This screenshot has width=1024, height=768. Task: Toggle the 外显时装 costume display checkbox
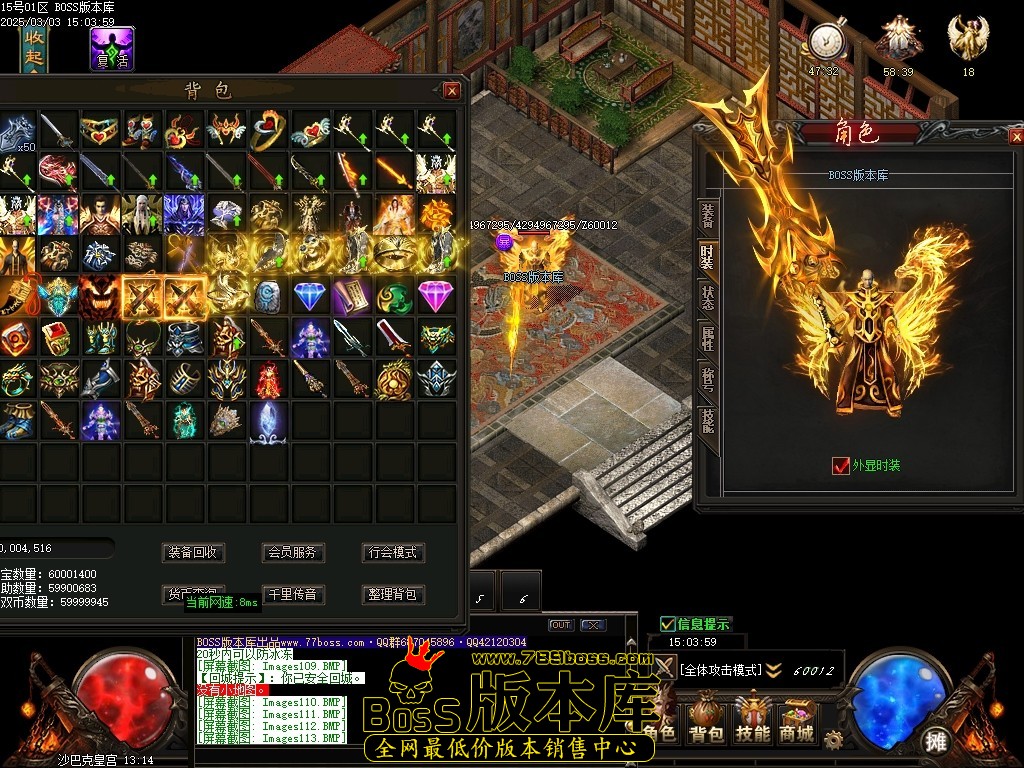pyautogui.click(x=841, y=466)
